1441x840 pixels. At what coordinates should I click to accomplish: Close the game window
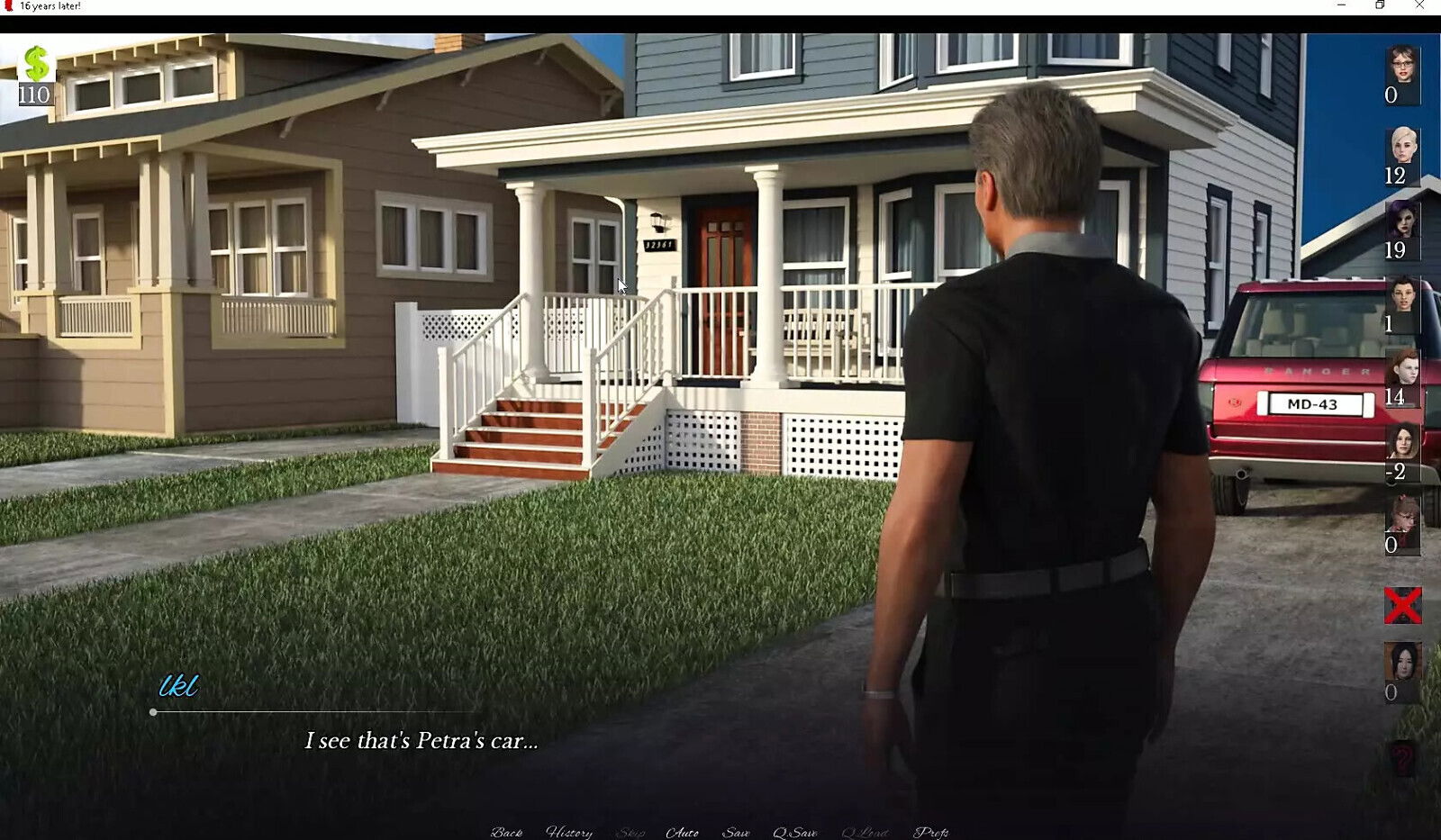[x=1419, y=6]
